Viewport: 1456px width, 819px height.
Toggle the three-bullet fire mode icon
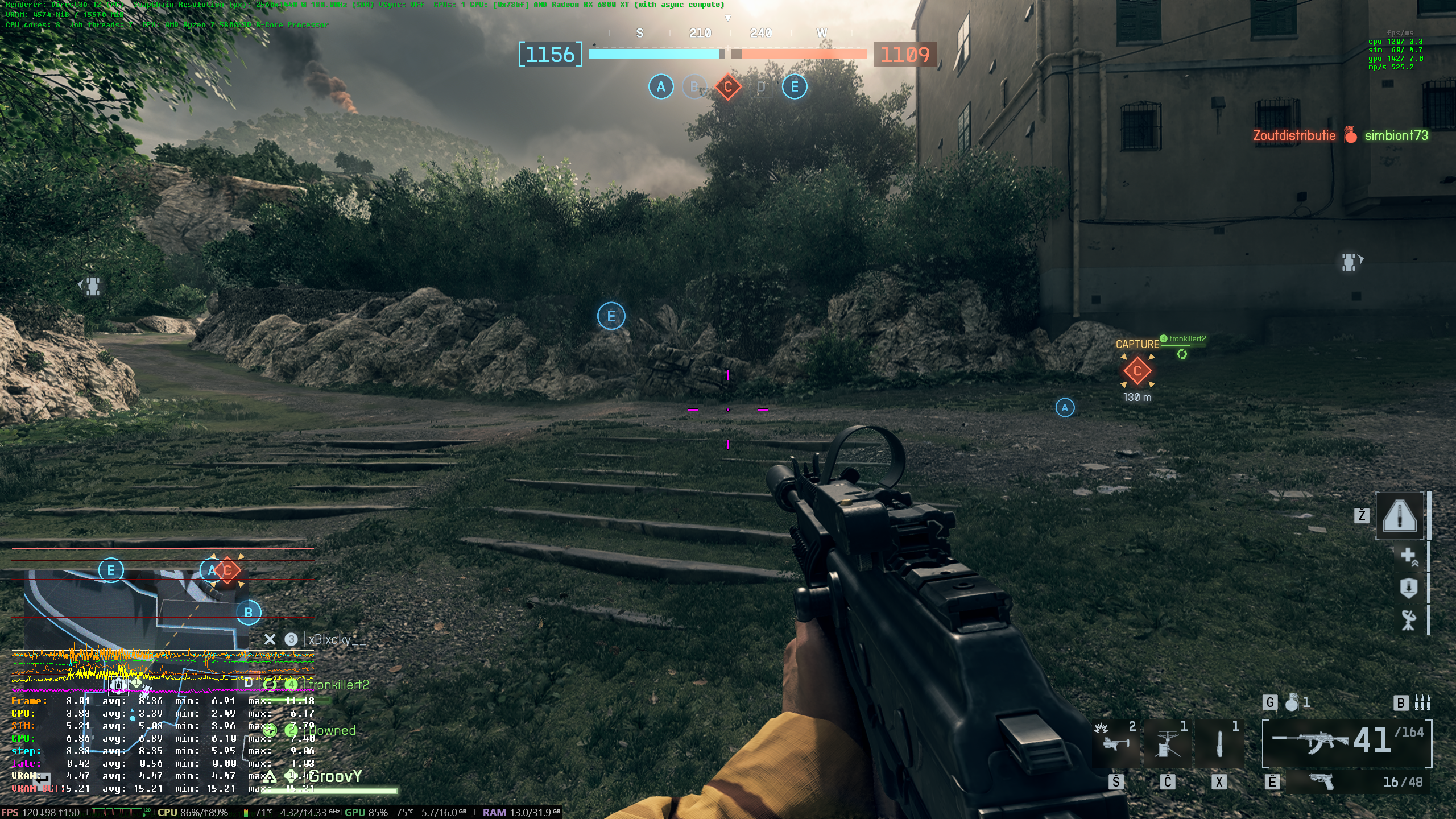click(x=1422, y=703)
